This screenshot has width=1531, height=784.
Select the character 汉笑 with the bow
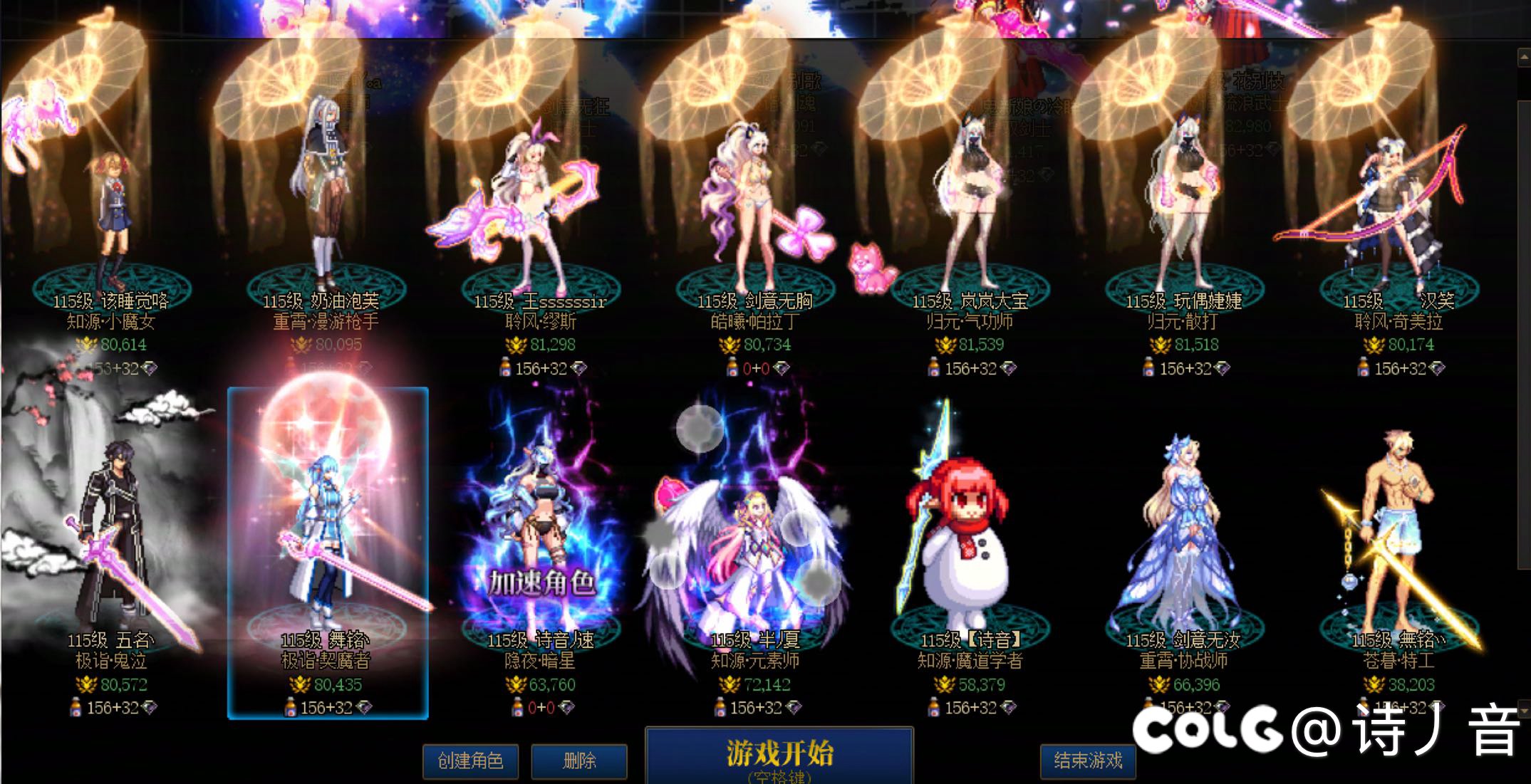click(1393, 207)
